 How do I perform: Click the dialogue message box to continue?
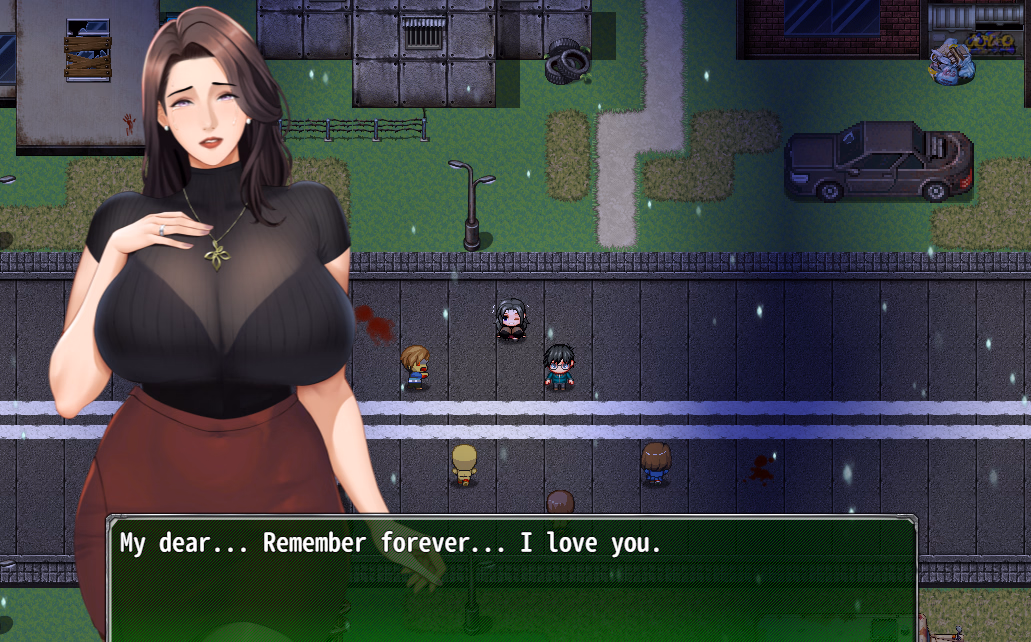tap(511, 578)
